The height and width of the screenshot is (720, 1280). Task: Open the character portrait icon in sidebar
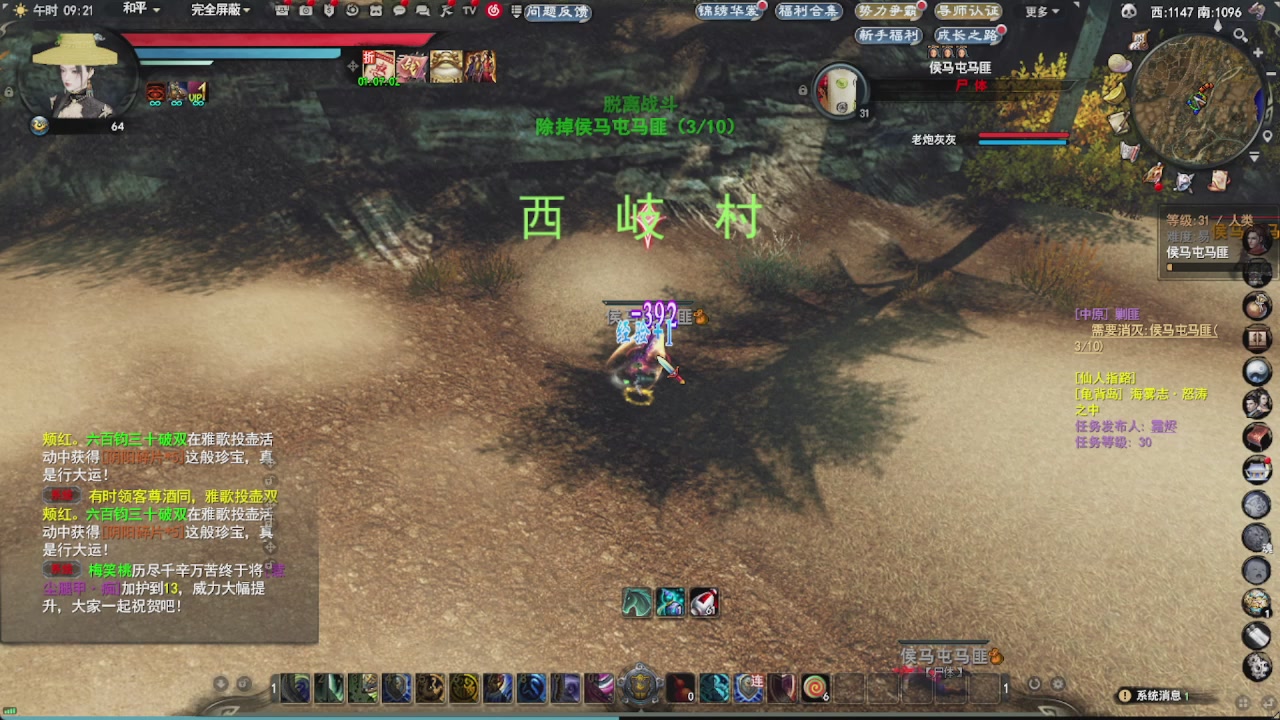[x=1258, y=402]
